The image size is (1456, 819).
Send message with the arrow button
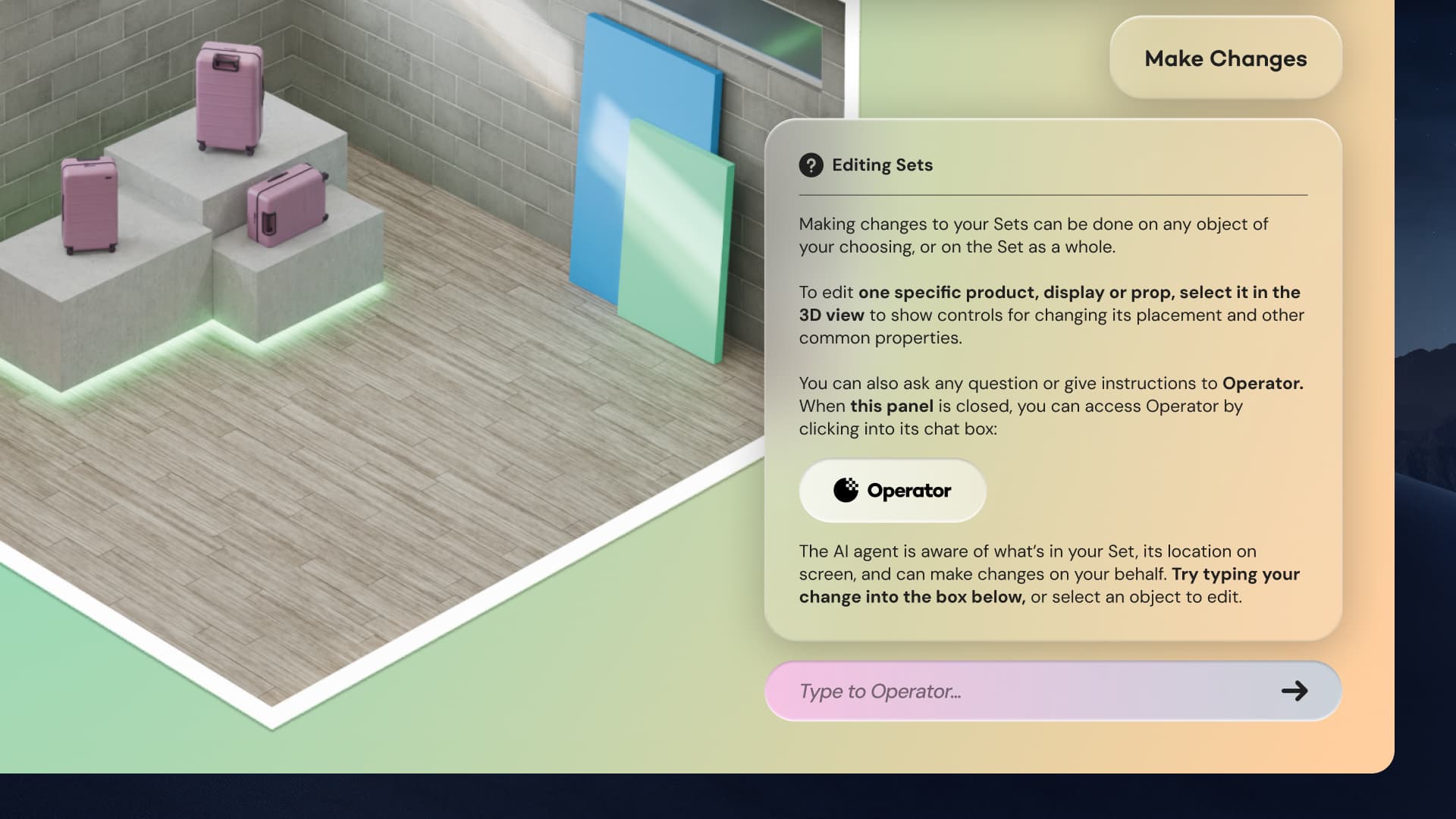click(1294, 691)
